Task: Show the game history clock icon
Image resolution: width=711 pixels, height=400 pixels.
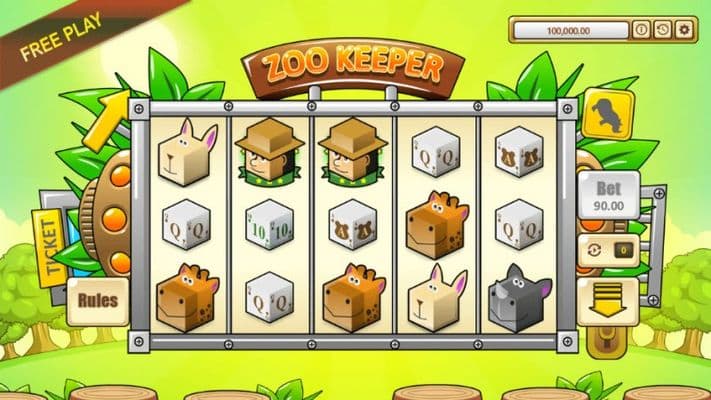Action: [x=662, y=30]
